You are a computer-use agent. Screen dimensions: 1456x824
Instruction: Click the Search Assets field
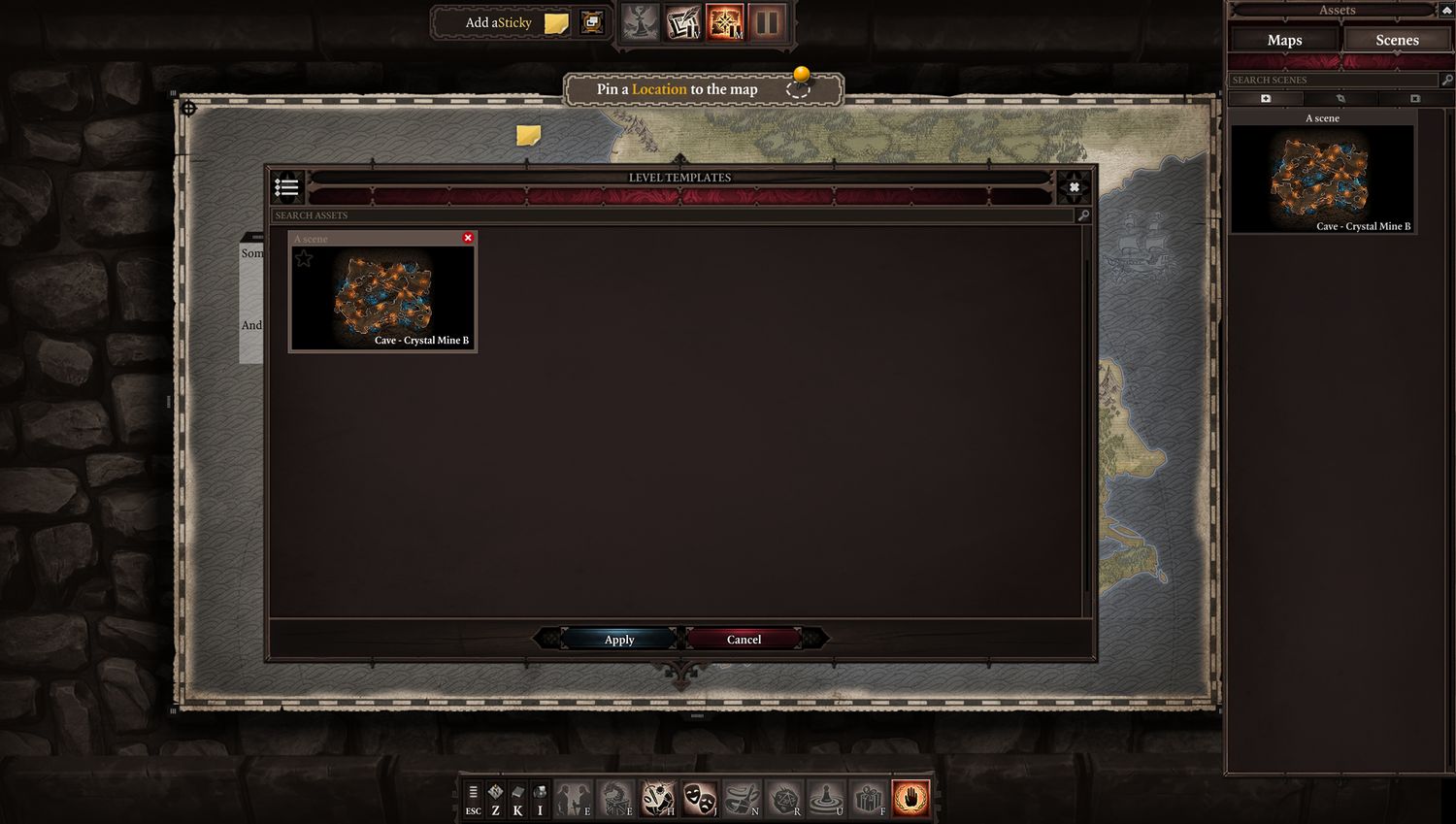click(674, 215)
